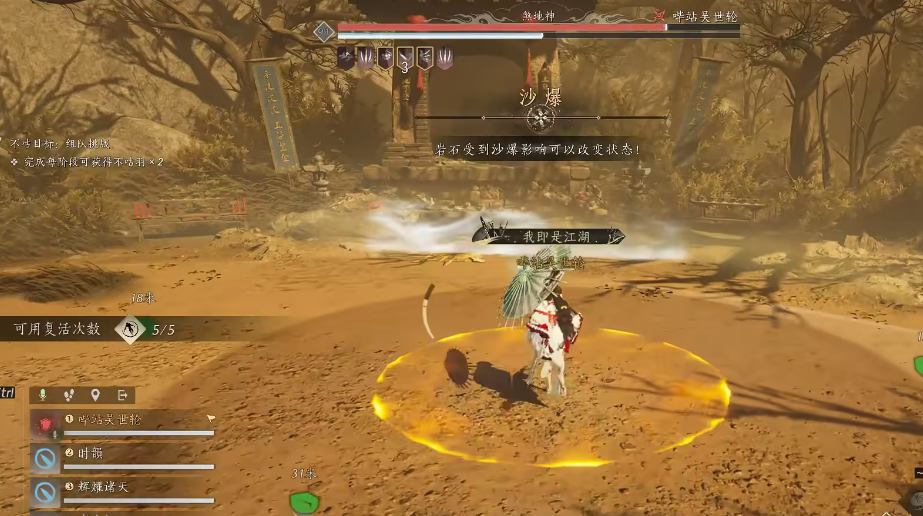Click the footprints follow icon
The width and height of the screenshot is (923, 516).
(69, 395)
